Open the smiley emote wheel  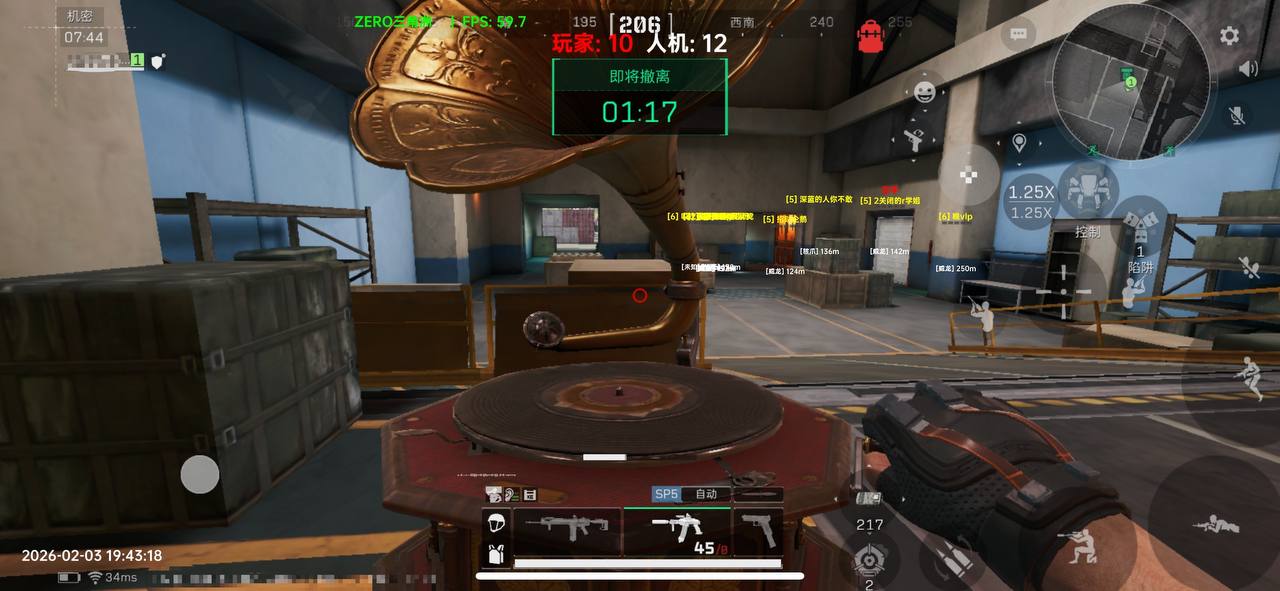click(x=925, y=92)
